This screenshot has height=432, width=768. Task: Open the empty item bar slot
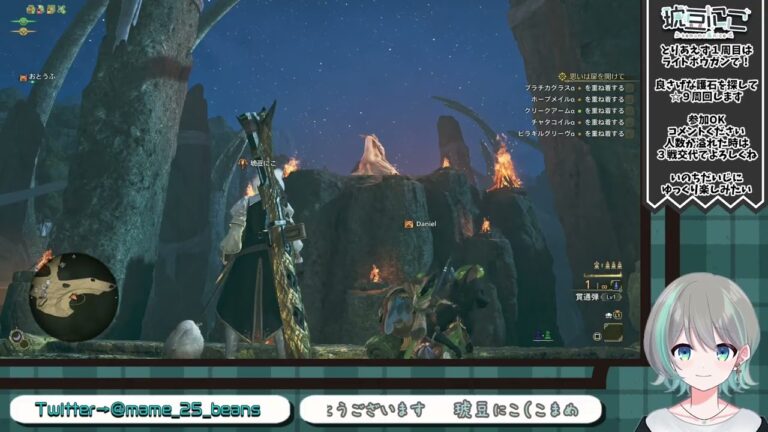tap(613, 330)
